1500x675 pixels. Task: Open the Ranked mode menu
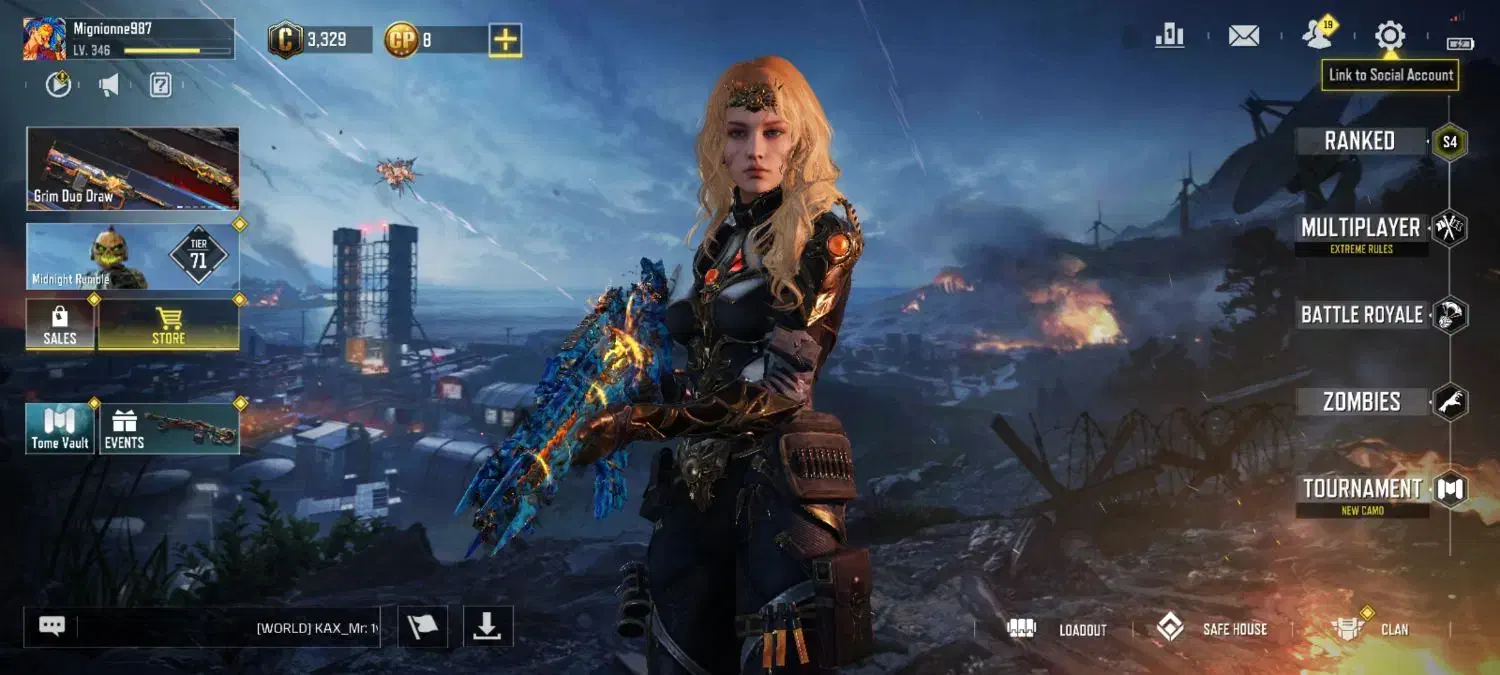pos(1360,141)
